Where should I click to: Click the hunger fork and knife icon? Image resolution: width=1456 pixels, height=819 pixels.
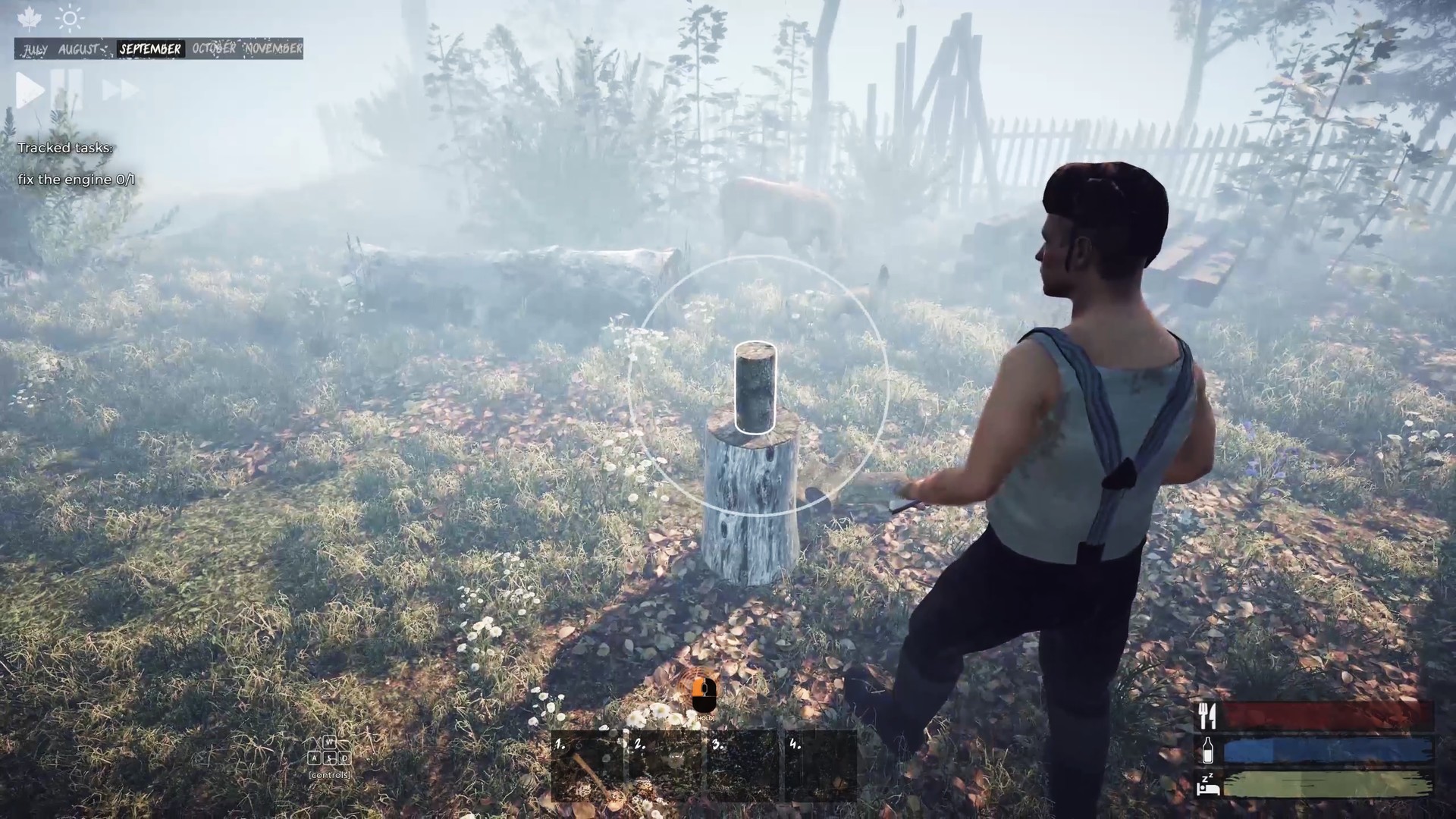click(1207, 714)
